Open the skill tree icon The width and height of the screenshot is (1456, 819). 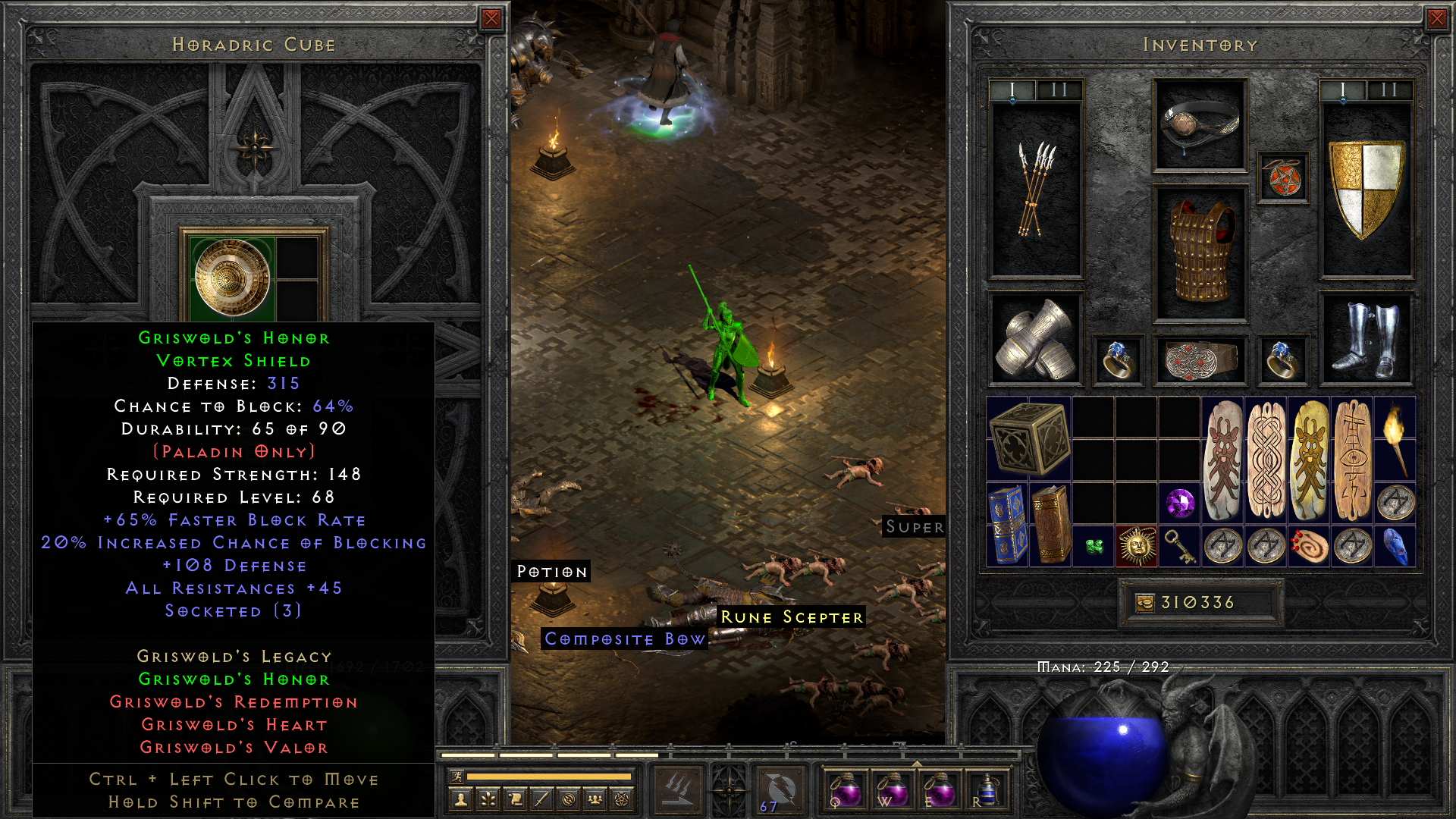pos(488,801)
